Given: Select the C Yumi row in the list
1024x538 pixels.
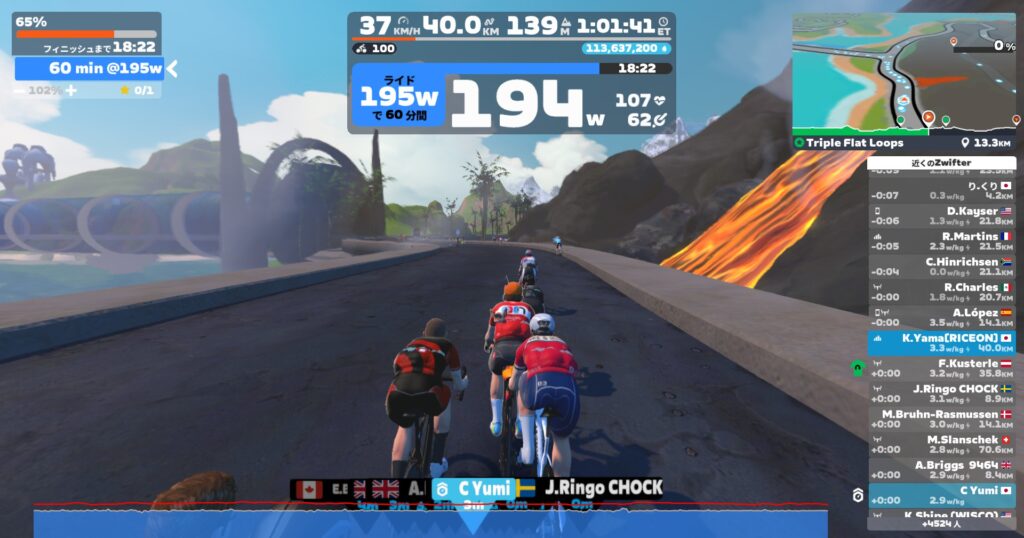Looking at the screenshot, I should coord(941,495).
